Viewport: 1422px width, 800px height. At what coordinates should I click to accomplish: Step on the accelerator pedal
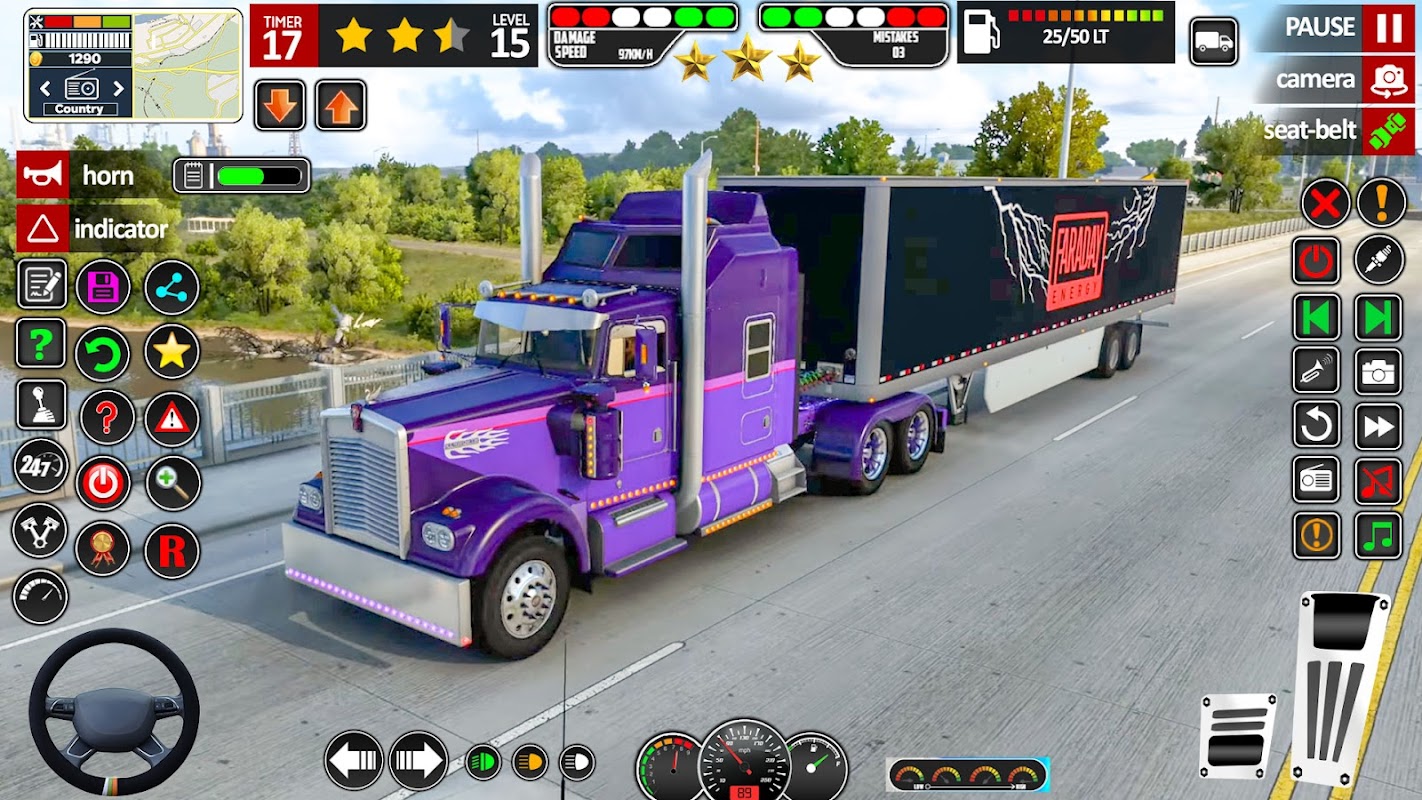point(1341,677)
